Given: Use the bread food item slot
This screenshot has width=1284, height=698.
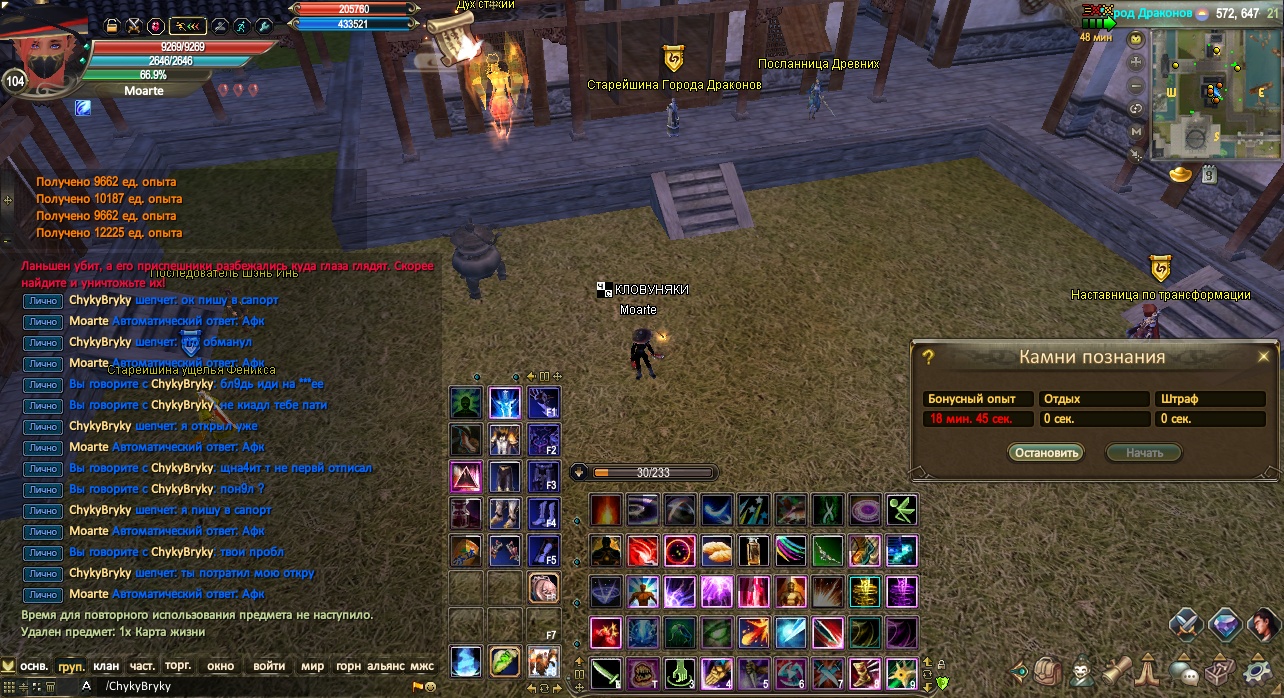Looking at the screenshot, I should coord(718,550).
